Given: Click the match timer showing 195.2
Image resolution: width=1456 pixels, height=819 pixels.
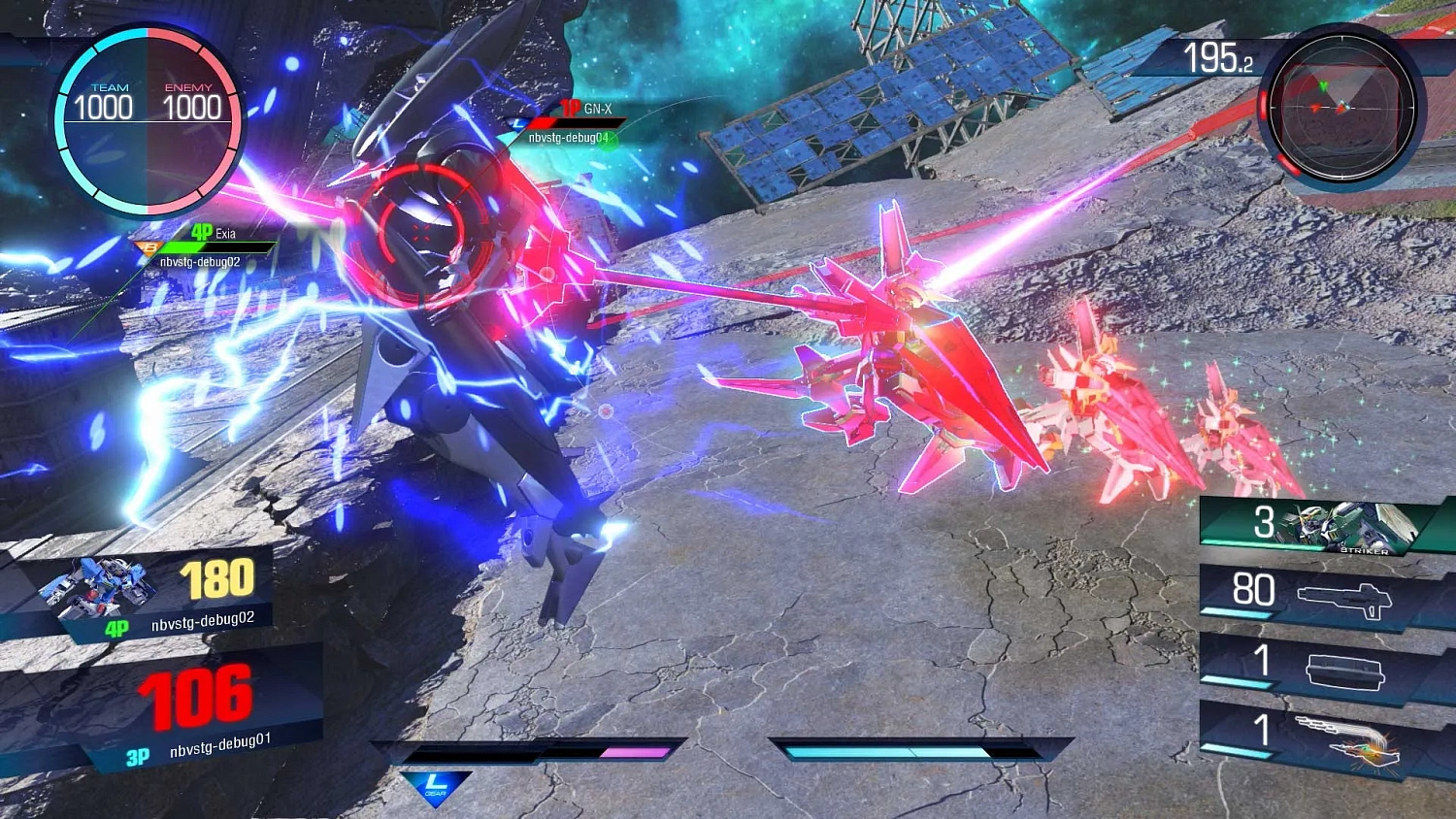Looking at the screenshot, I should [1219, 58].
